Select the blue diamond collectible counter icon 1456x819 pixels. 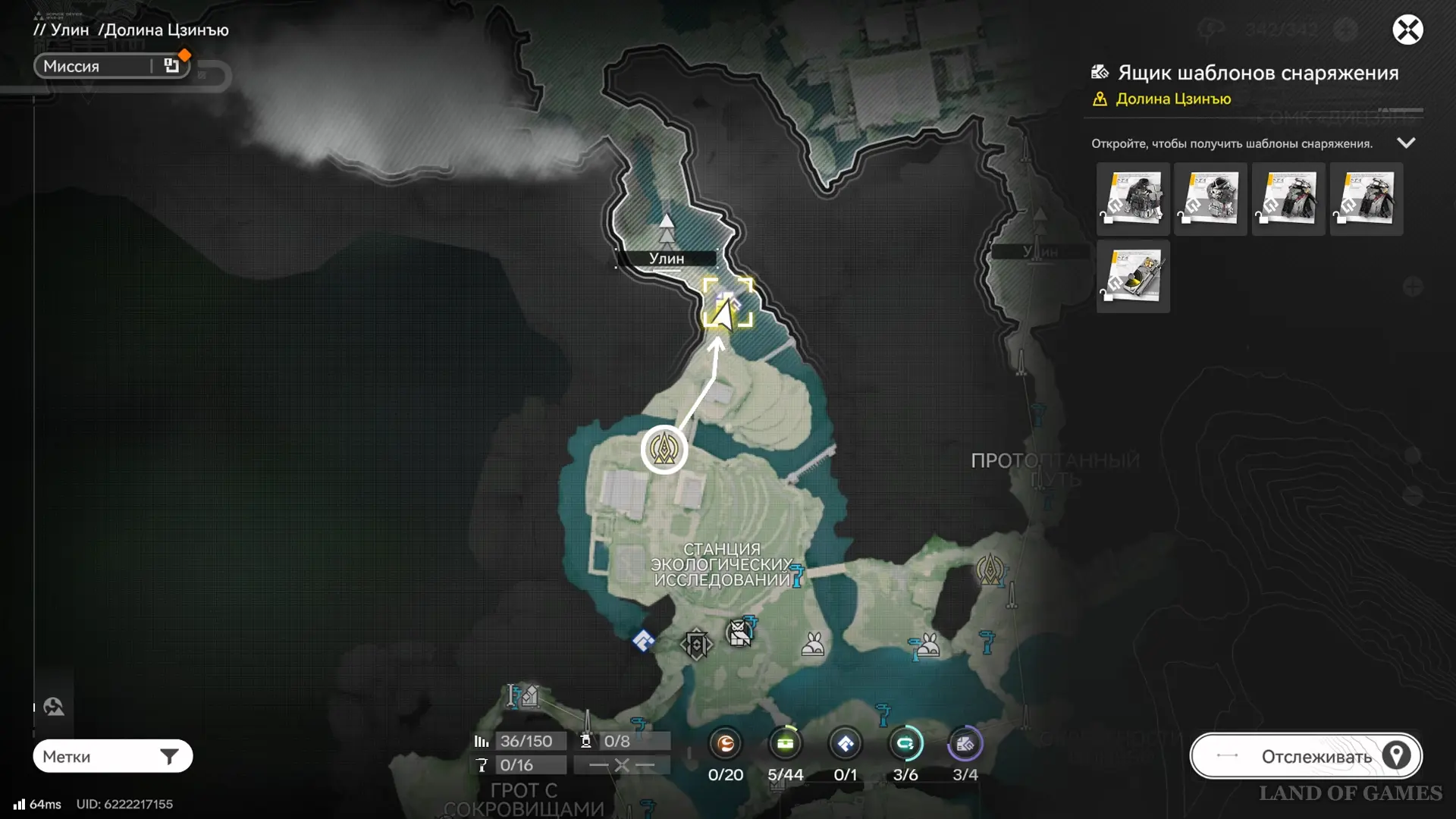click(x=845, y=744)
